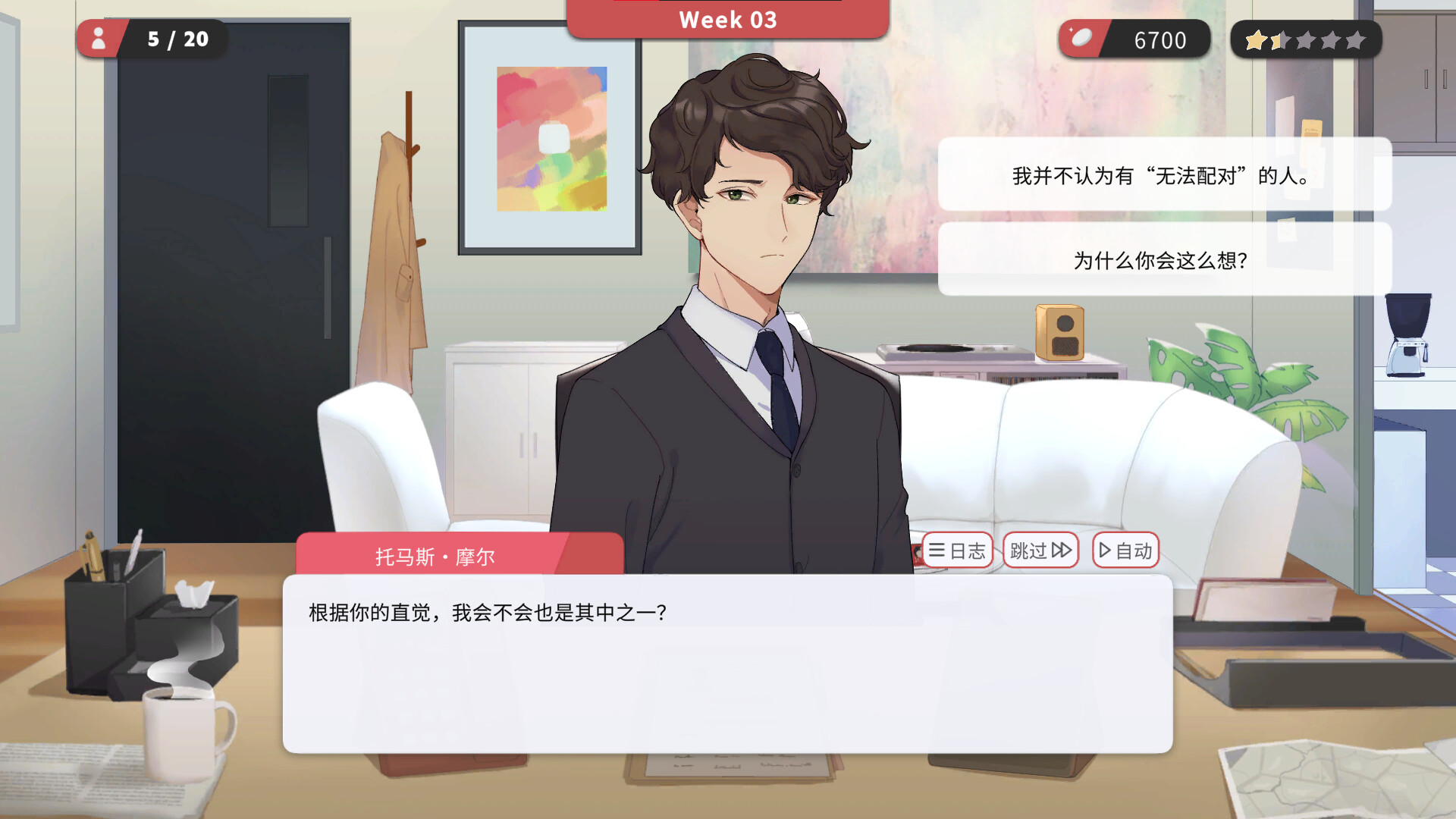Click the Week 03 header banner

(x=727, y=19)
